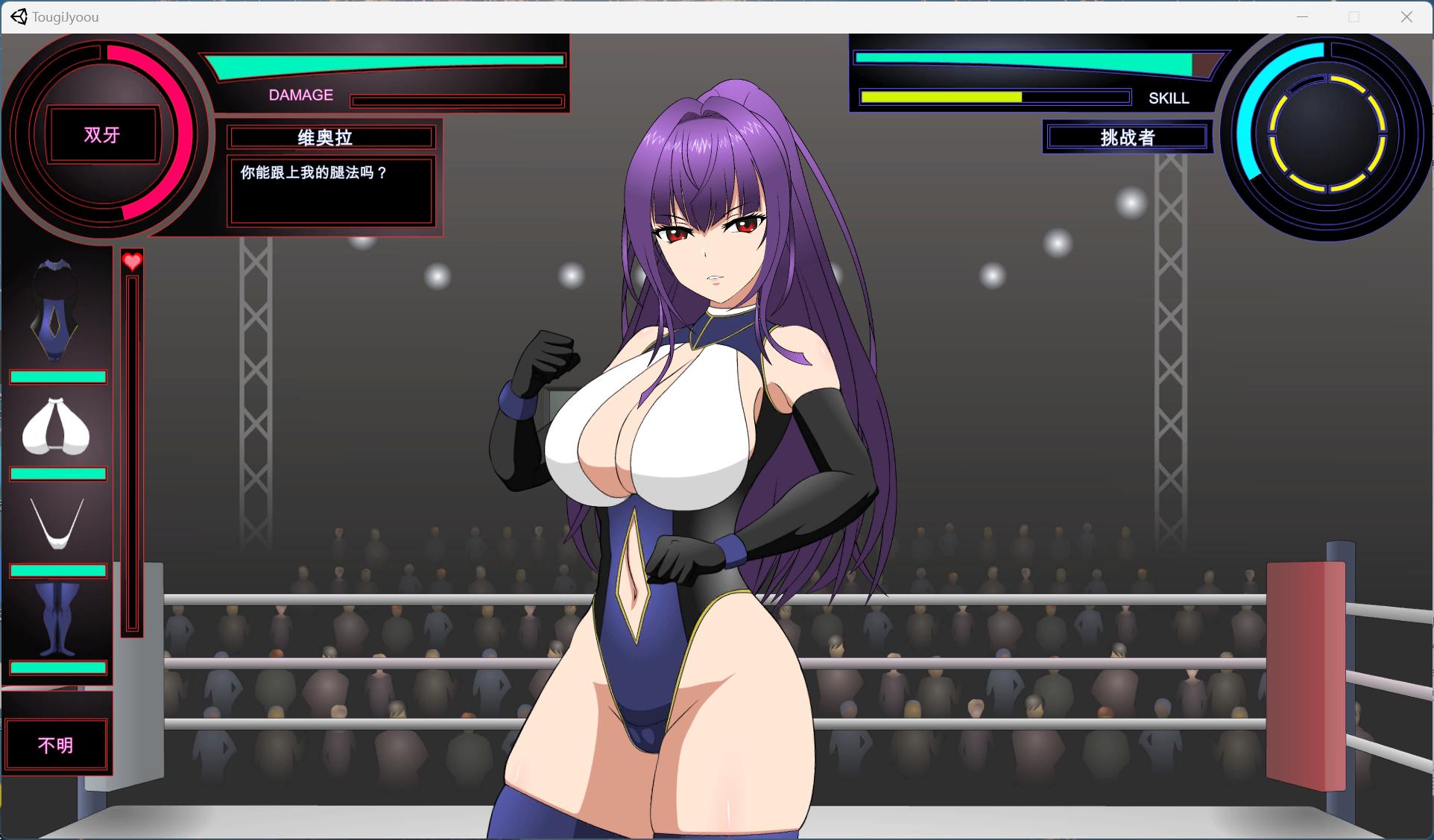Click the 挑战者 name plate

point(1126,137)
